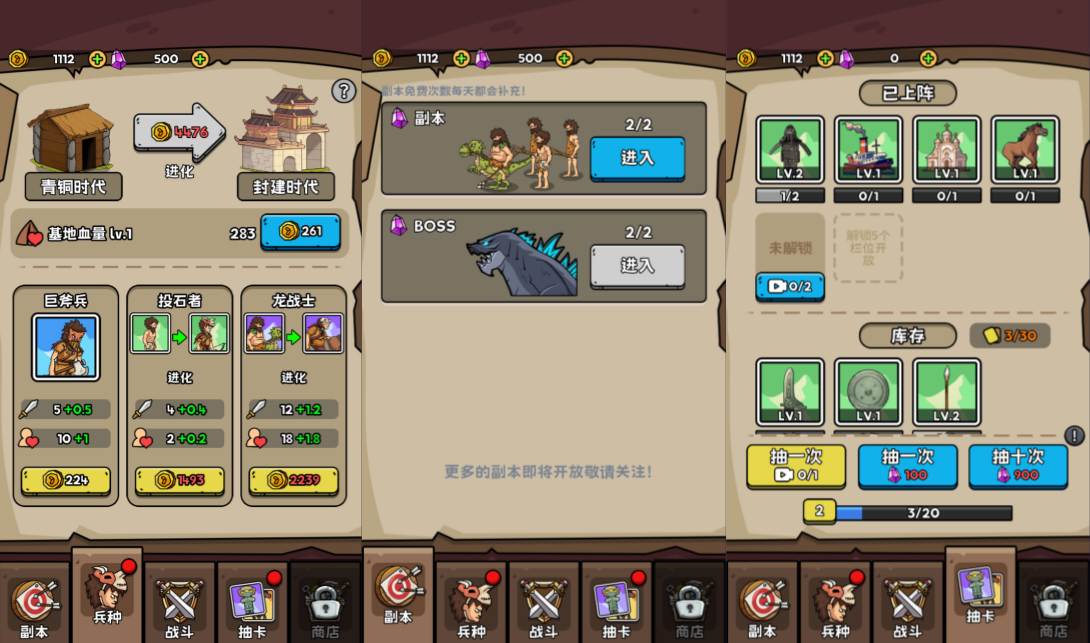1090x643 pixels.
Task: Watch video to unlock the locked slot
Action: tap(790, 287)
